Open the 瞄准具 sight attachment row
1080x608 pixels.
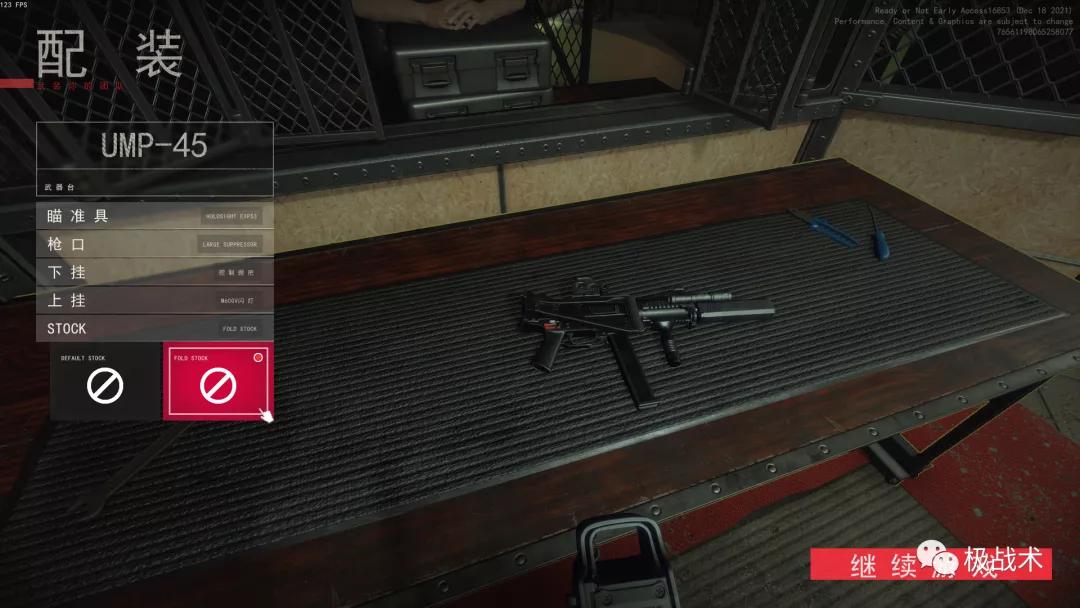click(x=154, y=215)
